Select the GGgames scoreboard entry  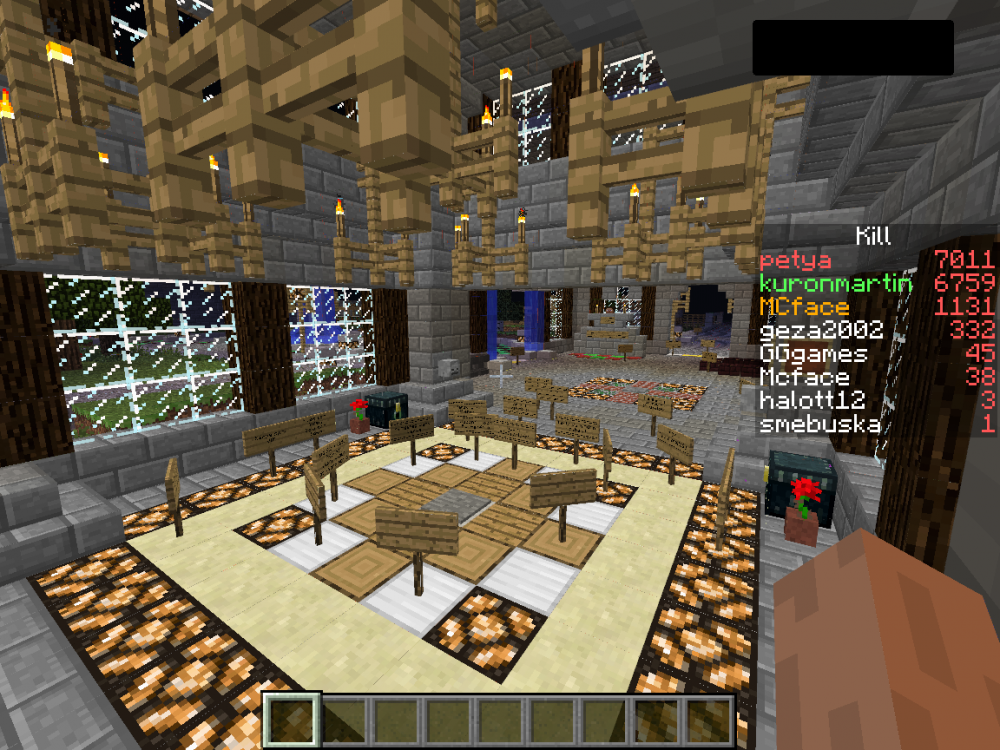click(x=813, y=353)
